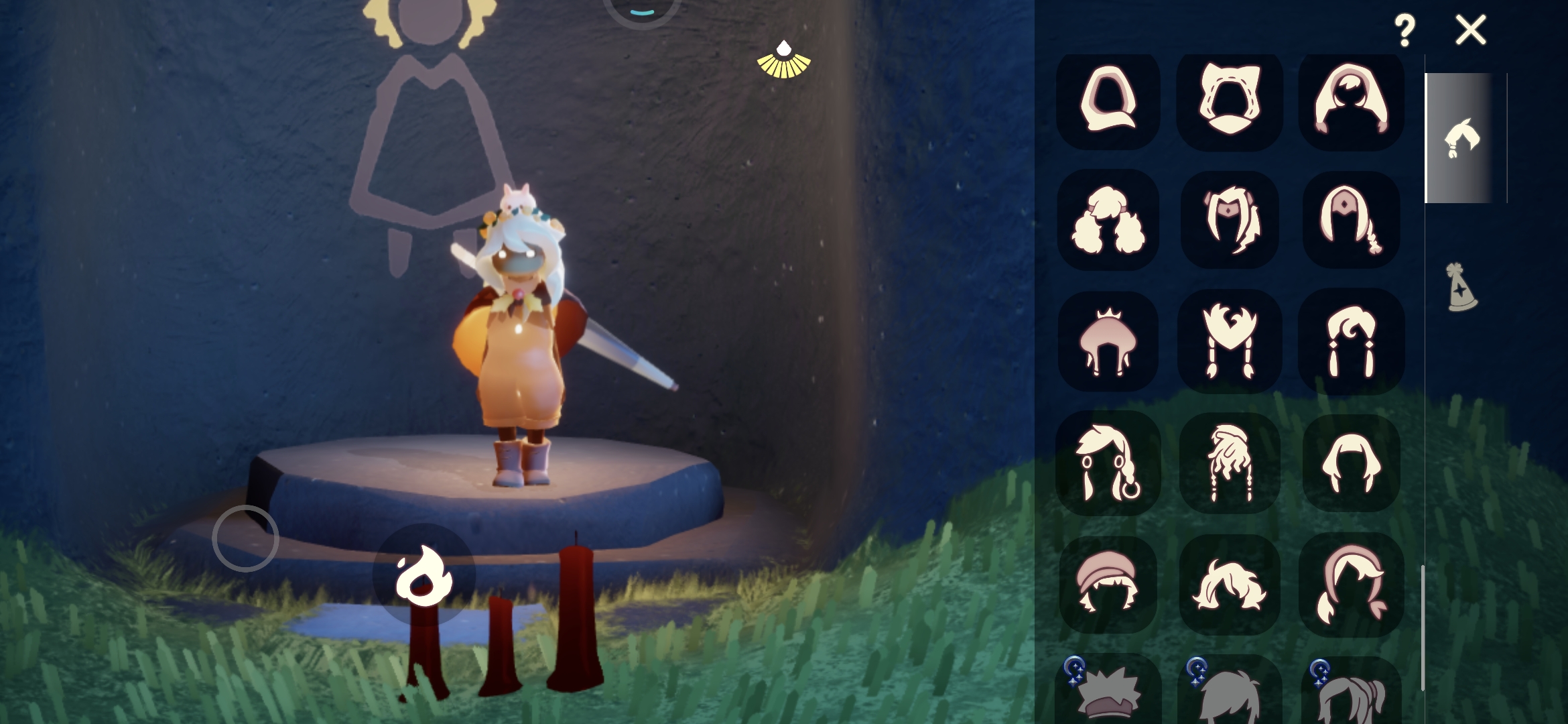
Task: Select the plain hooded hairstyle
Action: click(1108, 101)
